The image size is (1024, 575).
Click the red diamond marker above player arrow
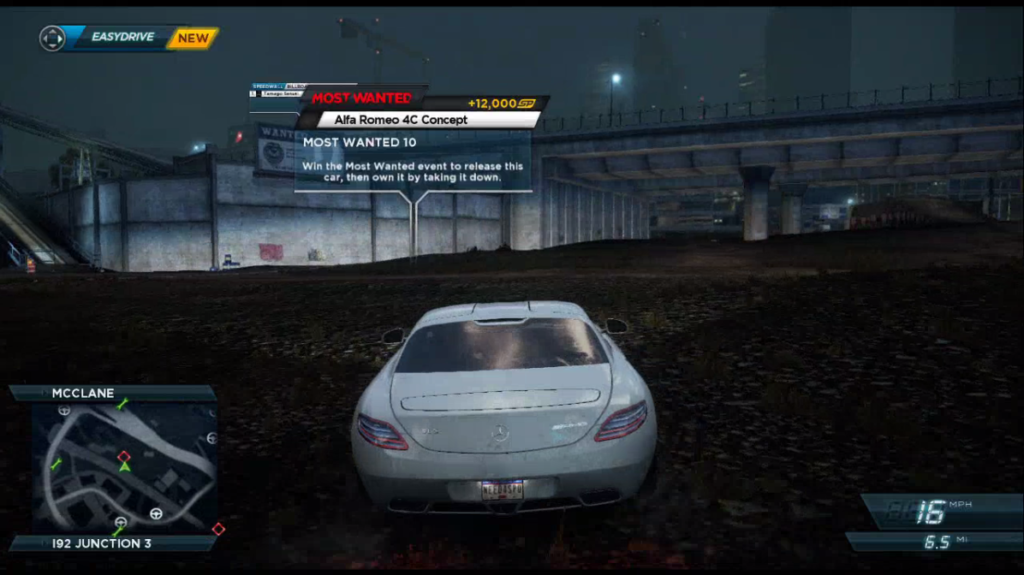pos(124,456)
